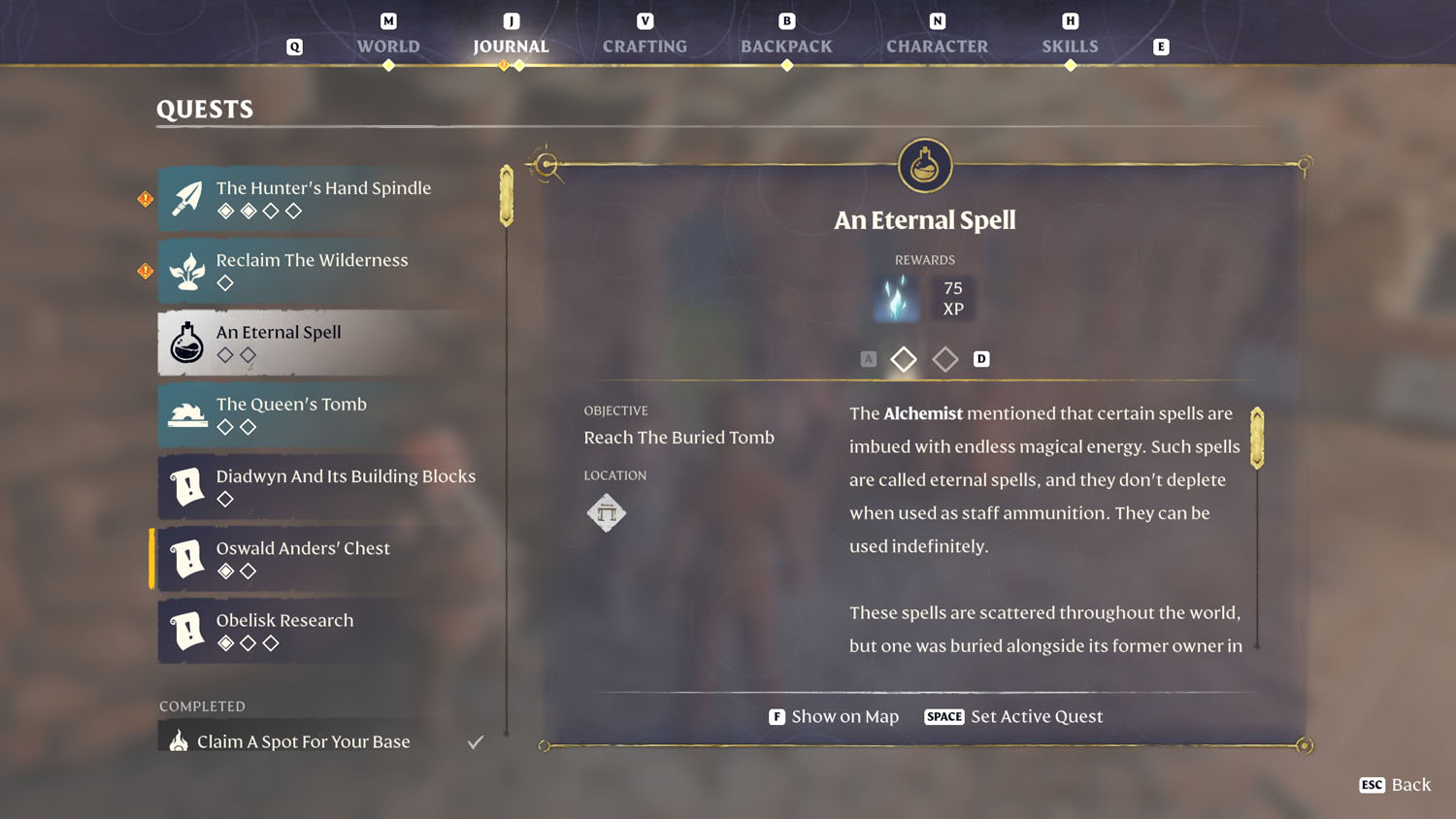1456x819 pixels.
Task: Click Set Active Quest
Action: click(1036, 716)
